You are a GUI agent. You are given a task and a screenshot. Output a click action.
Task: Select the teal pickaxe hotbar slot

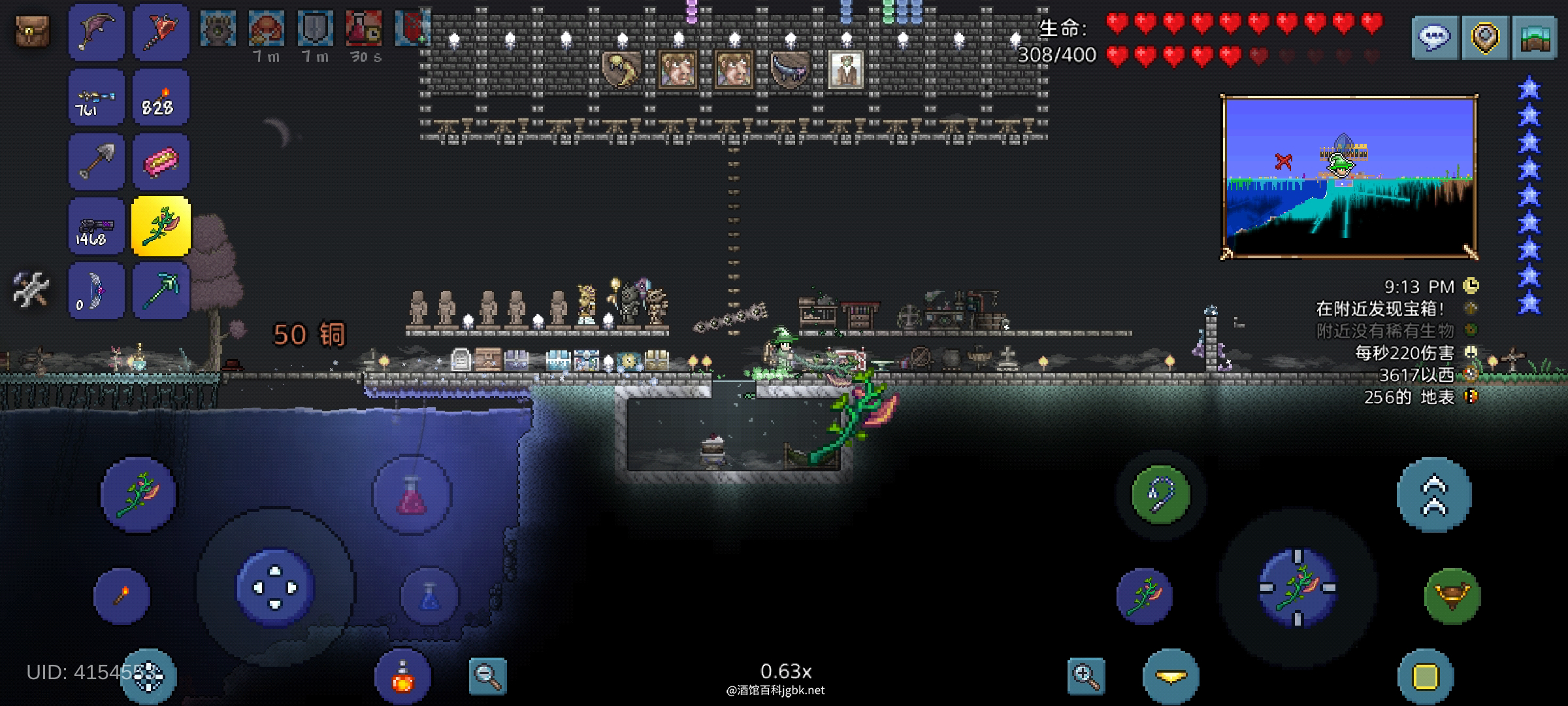coord(160,290)
